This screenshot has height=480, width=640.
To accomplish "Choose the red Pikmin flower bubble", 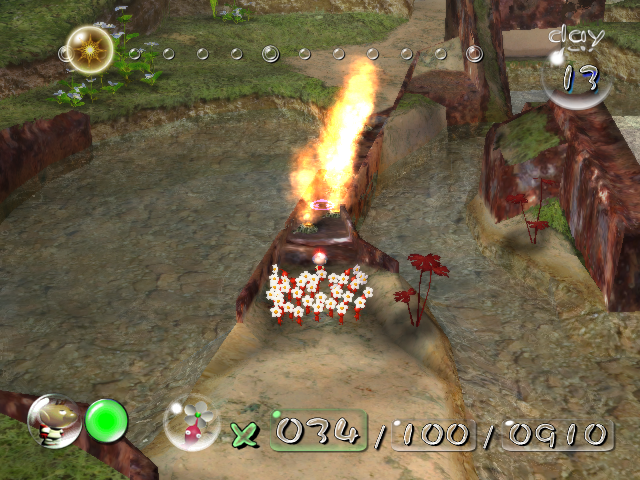I will (192, 423).
